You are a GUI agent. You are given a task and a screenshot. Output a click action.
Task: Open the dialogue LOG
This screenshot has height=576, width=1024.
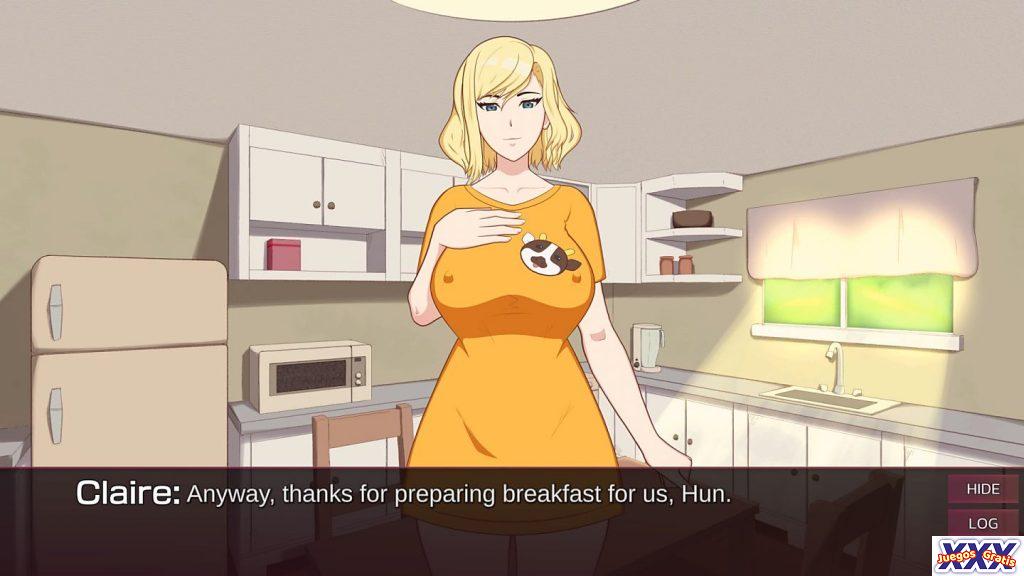pyautogui.click(x=983, y=523)
